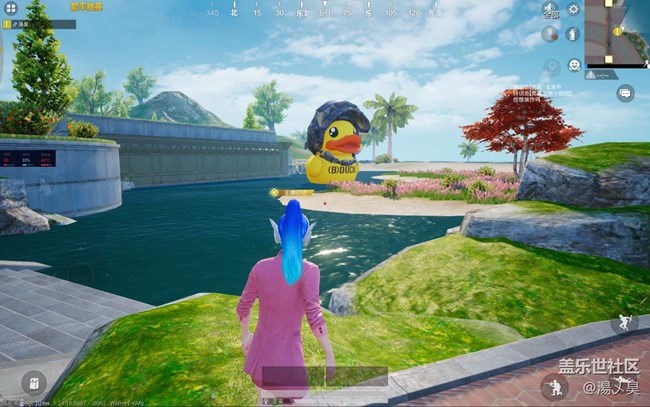
Task: Open the minimap
Action: tap(616, 30)
